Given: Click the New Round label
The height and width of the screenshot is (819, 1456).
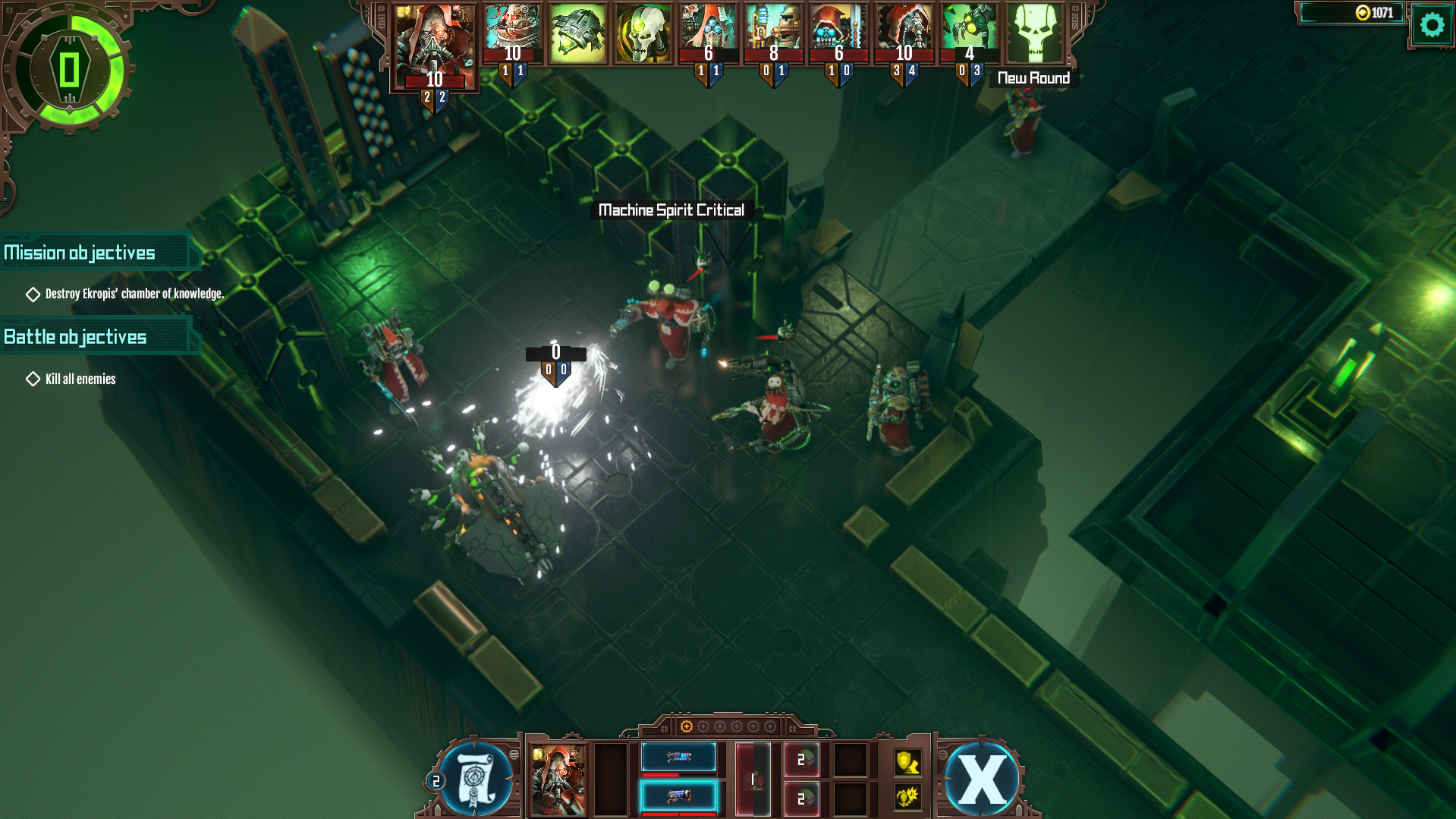Looking at the screenshot, I should pyautogui.click(x=1033, y=77).
